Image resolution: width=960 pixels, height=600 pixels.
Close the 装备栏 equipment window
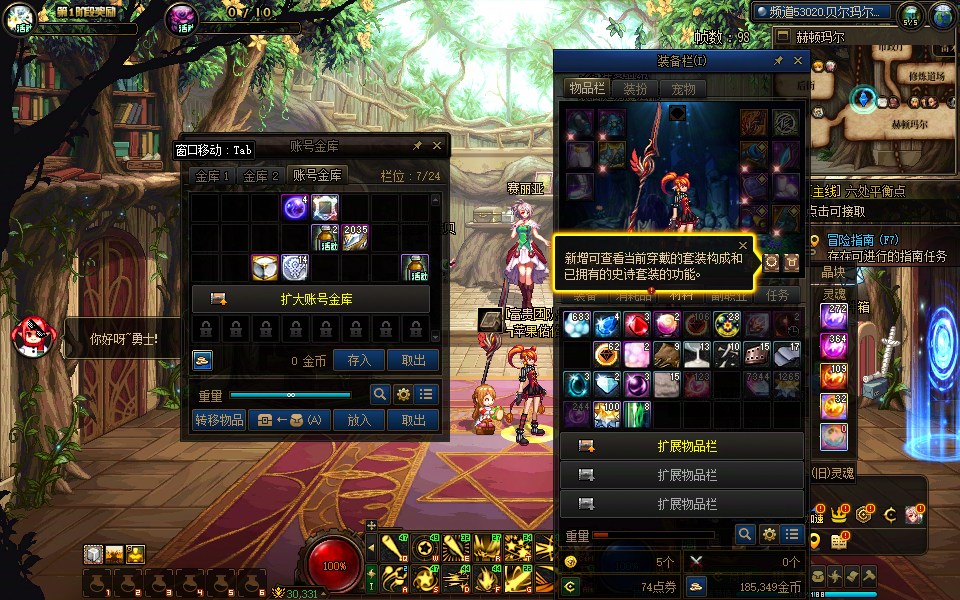point(798,61)
